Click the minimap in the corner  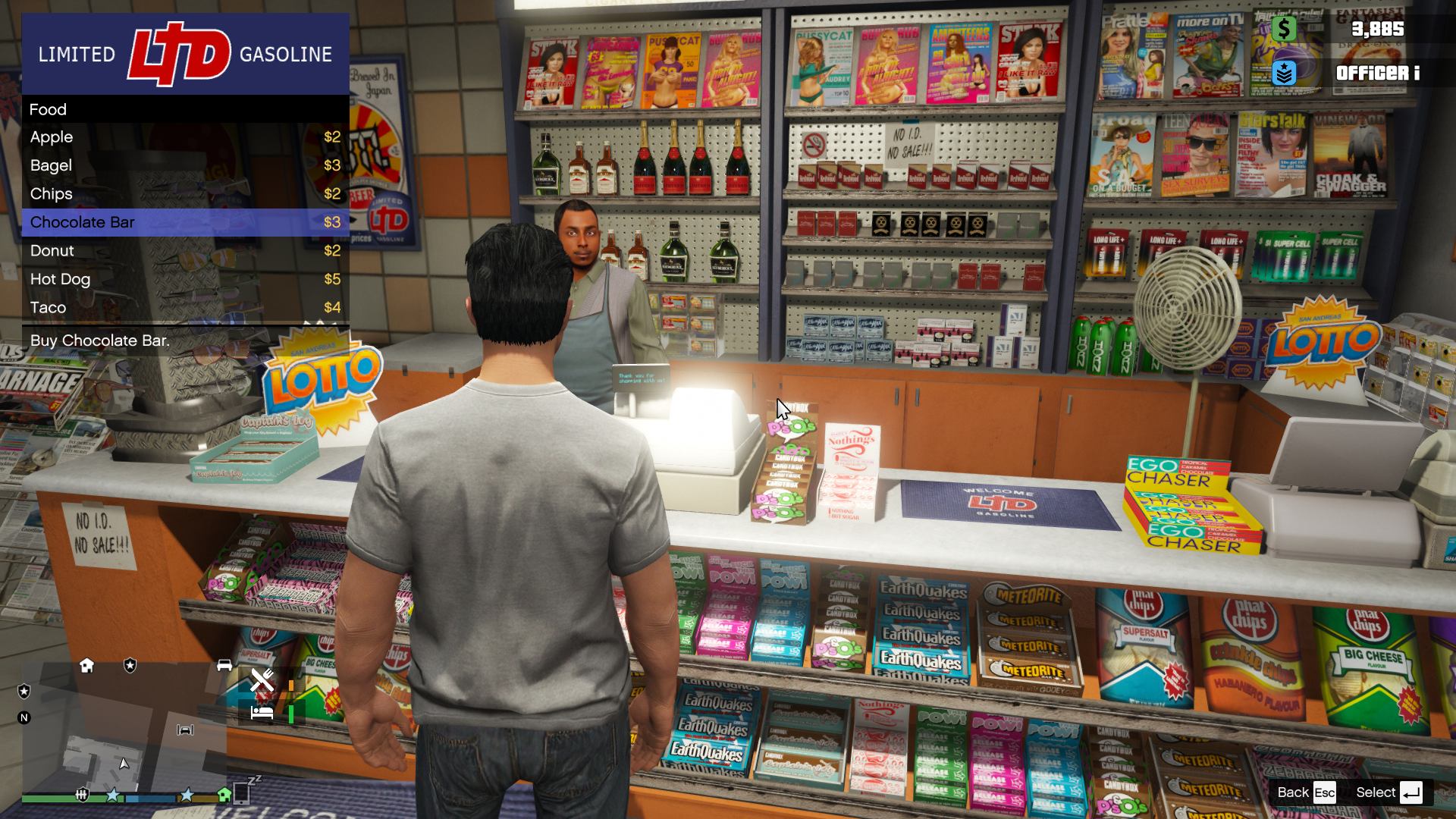tap(124, 726)
